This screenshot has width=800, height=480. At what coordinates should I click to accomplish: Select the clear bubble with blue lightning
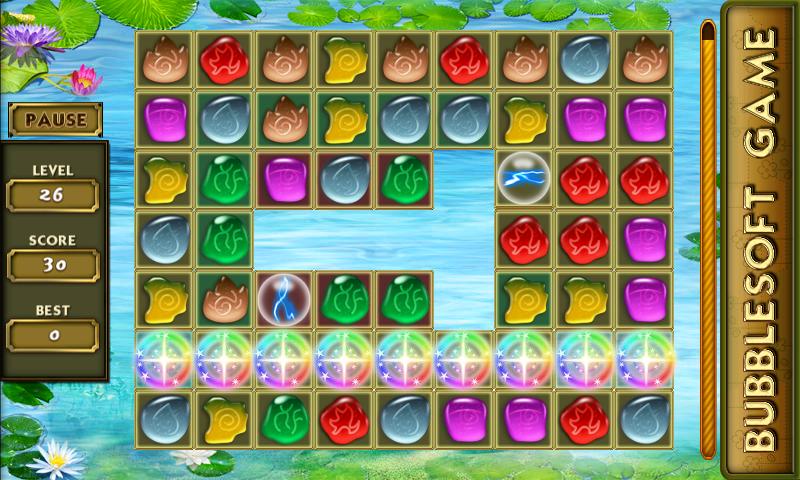click(525, 179)
